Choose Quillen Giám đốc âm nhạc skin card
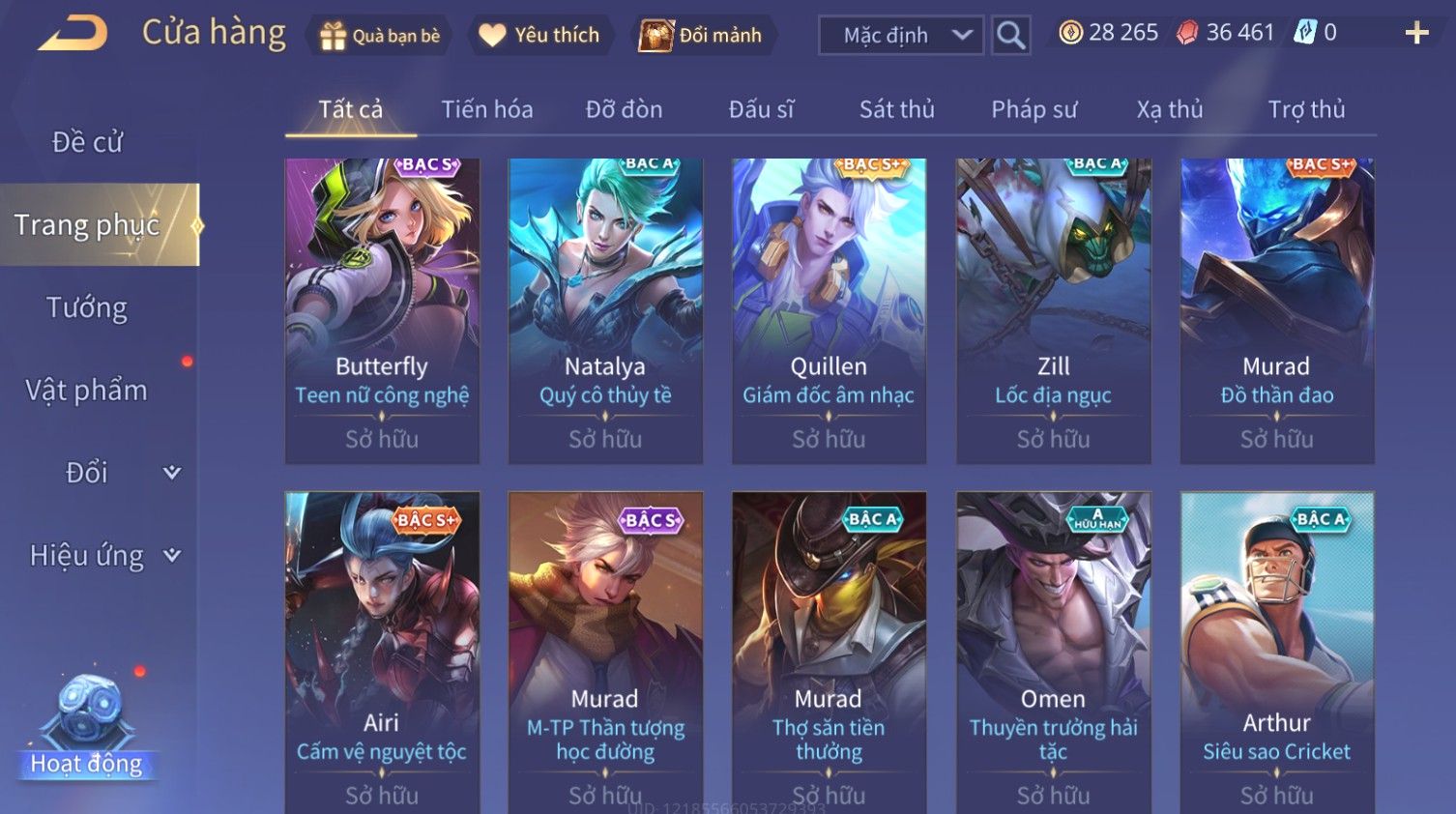 point(829,310)
